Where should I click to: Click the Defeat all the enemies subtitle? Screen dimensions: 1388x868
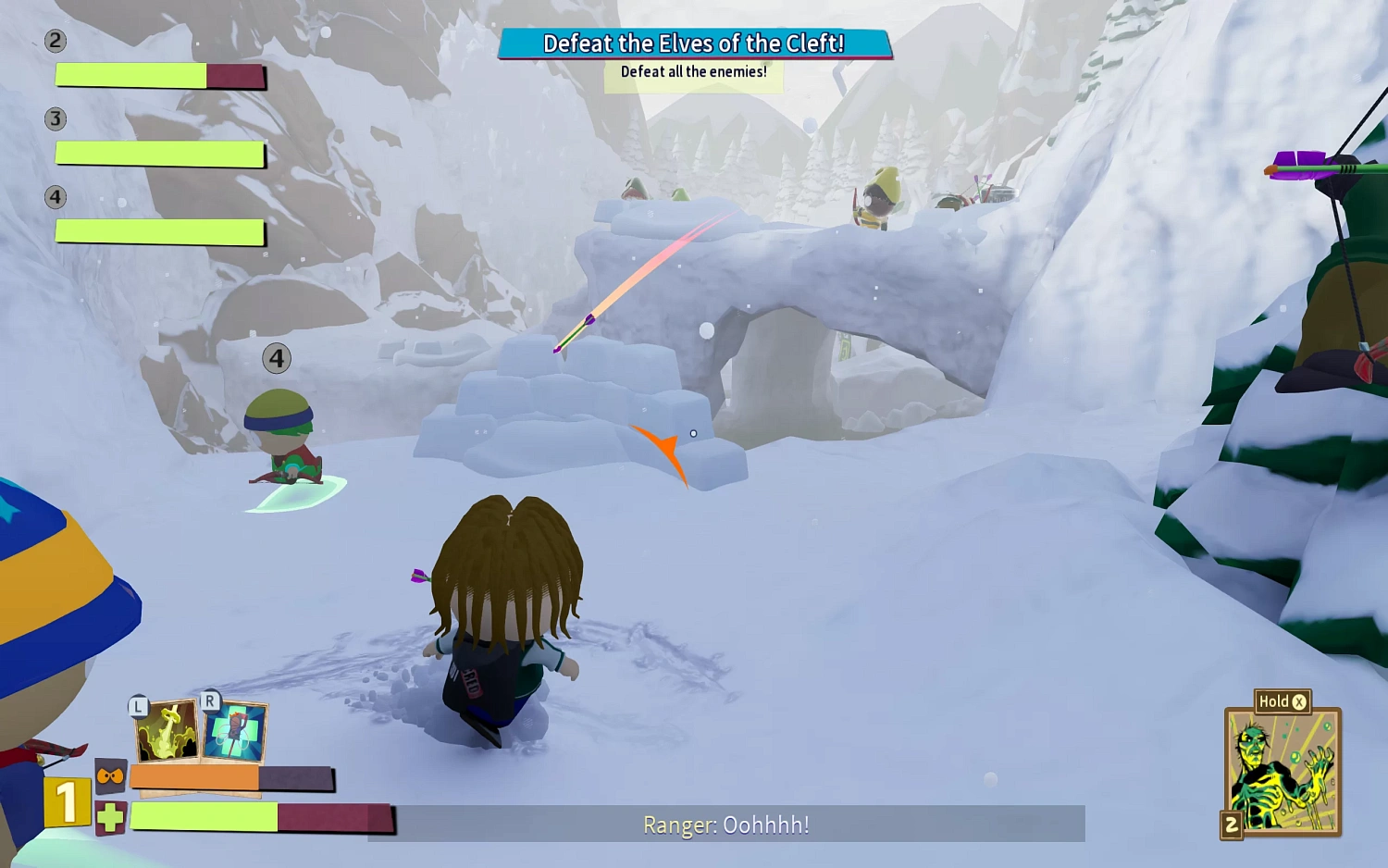click(694, 70)
